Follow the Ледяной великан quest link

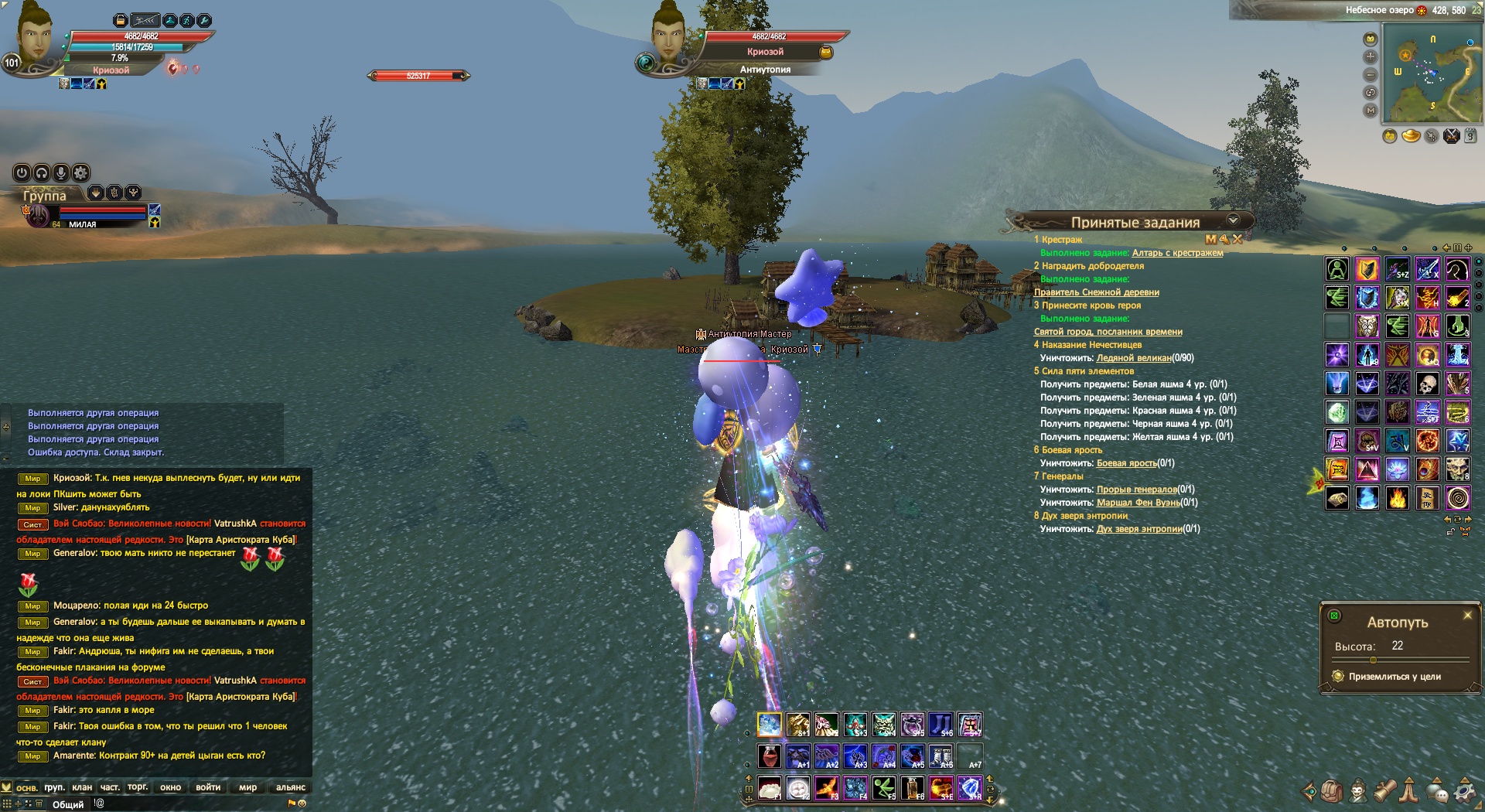[1133, 358]
